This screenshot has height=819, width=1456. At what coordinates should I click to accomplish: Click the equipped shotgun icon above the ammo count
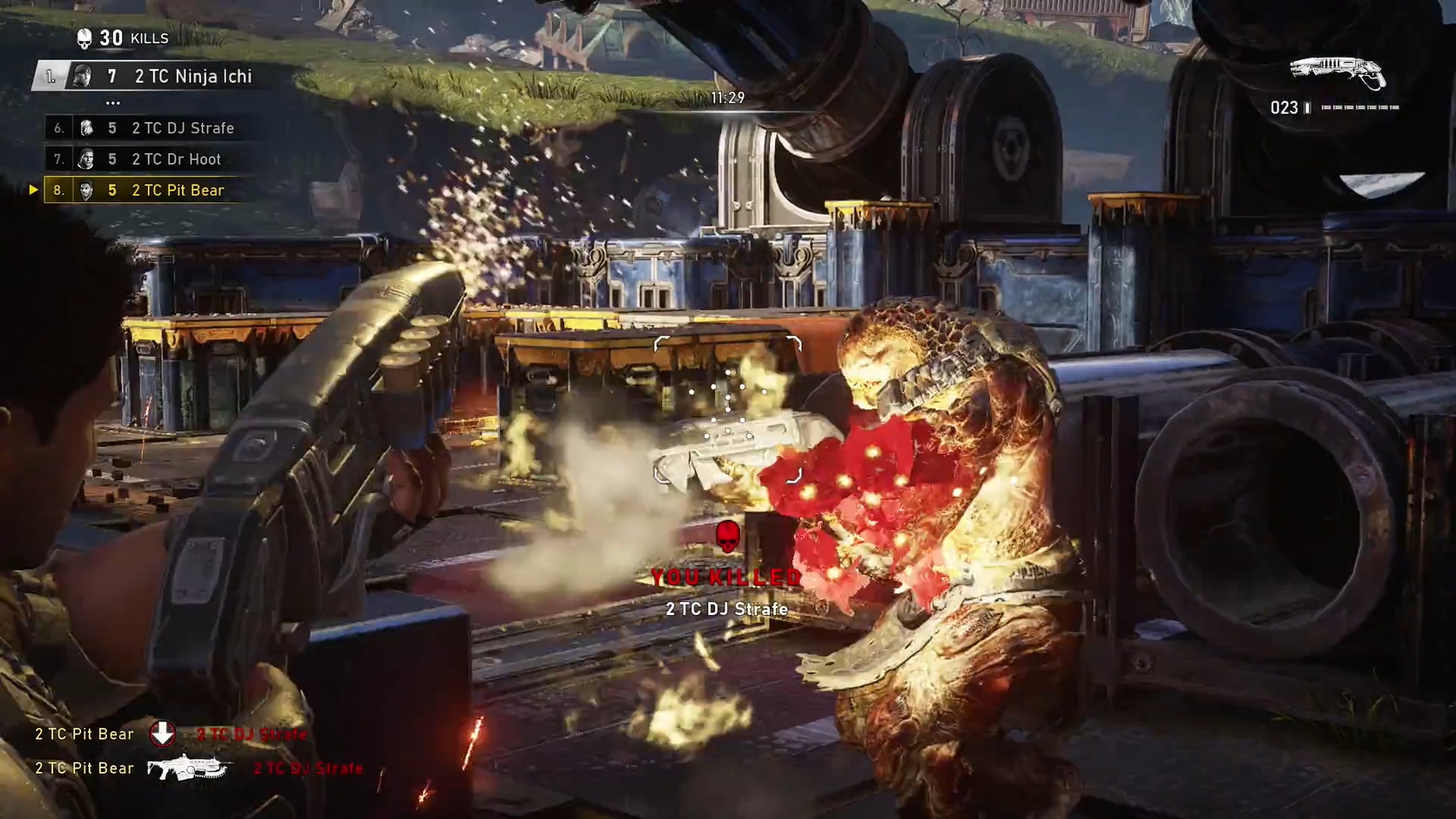tap(1338, 71)
